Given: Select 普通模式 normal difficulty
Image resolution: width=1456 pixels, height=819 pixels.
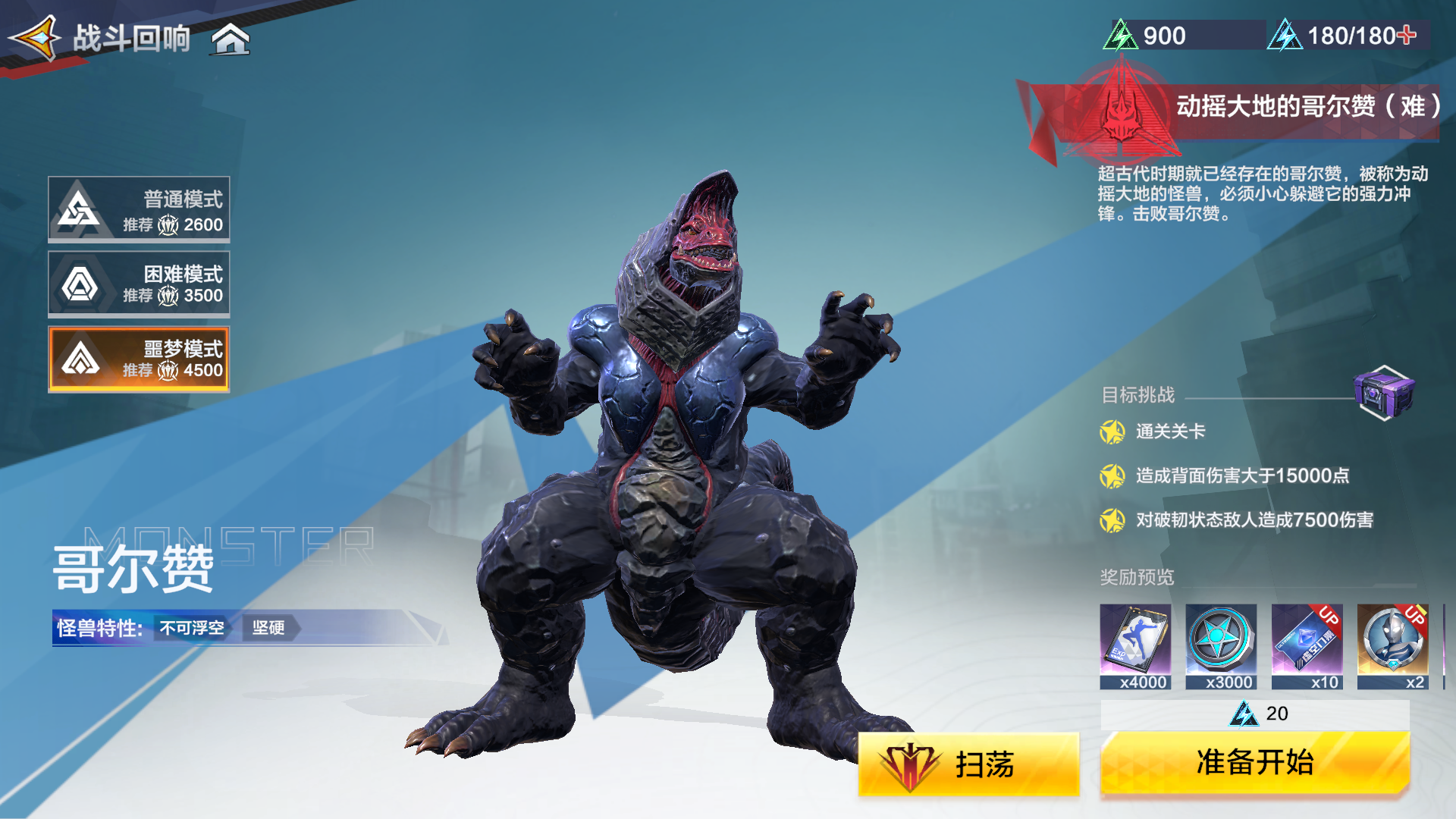Looking at the screenshot, I should 140,210.
